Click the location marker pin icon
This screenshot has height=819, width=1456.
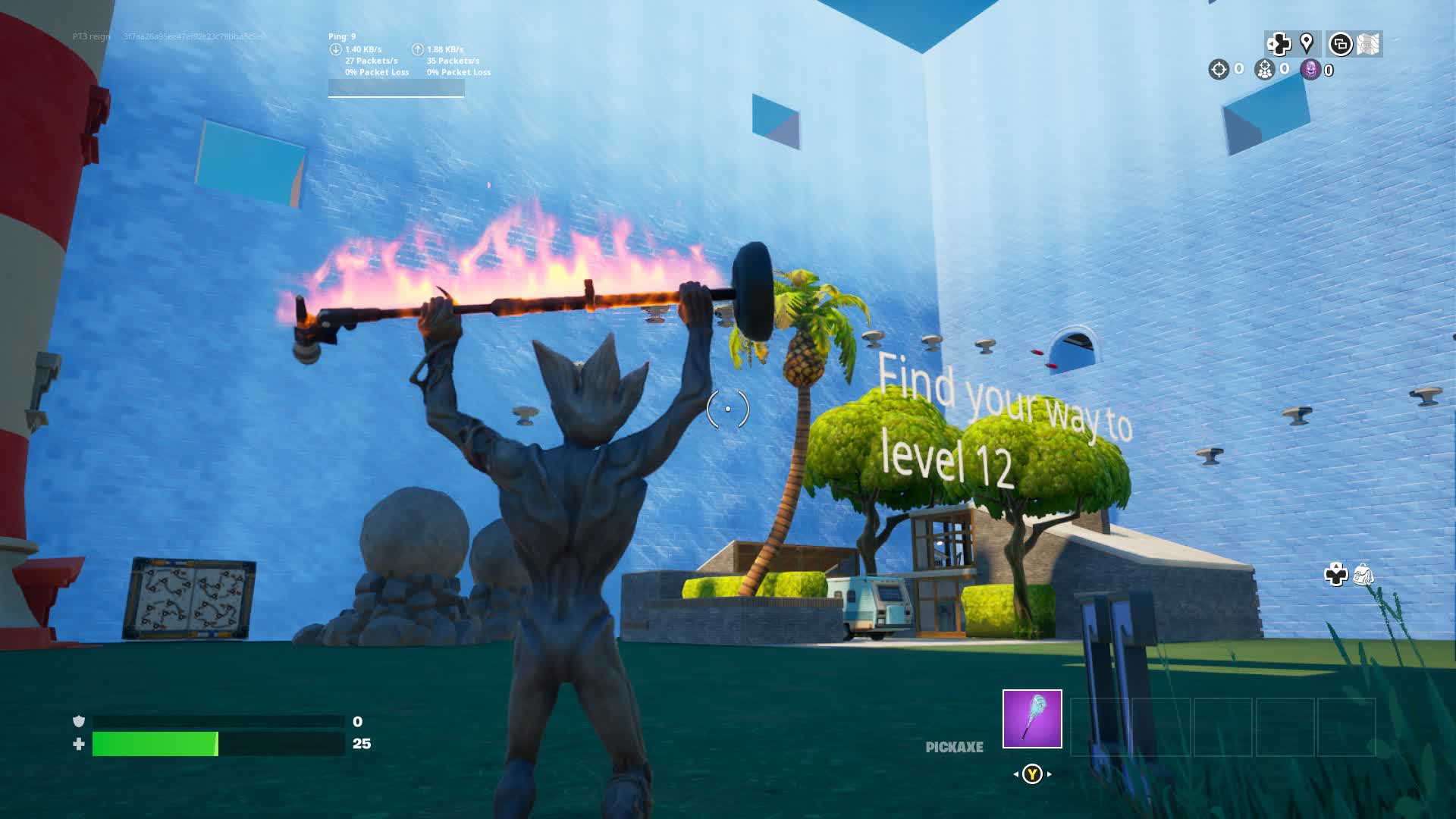click(x=1306, y=43)
